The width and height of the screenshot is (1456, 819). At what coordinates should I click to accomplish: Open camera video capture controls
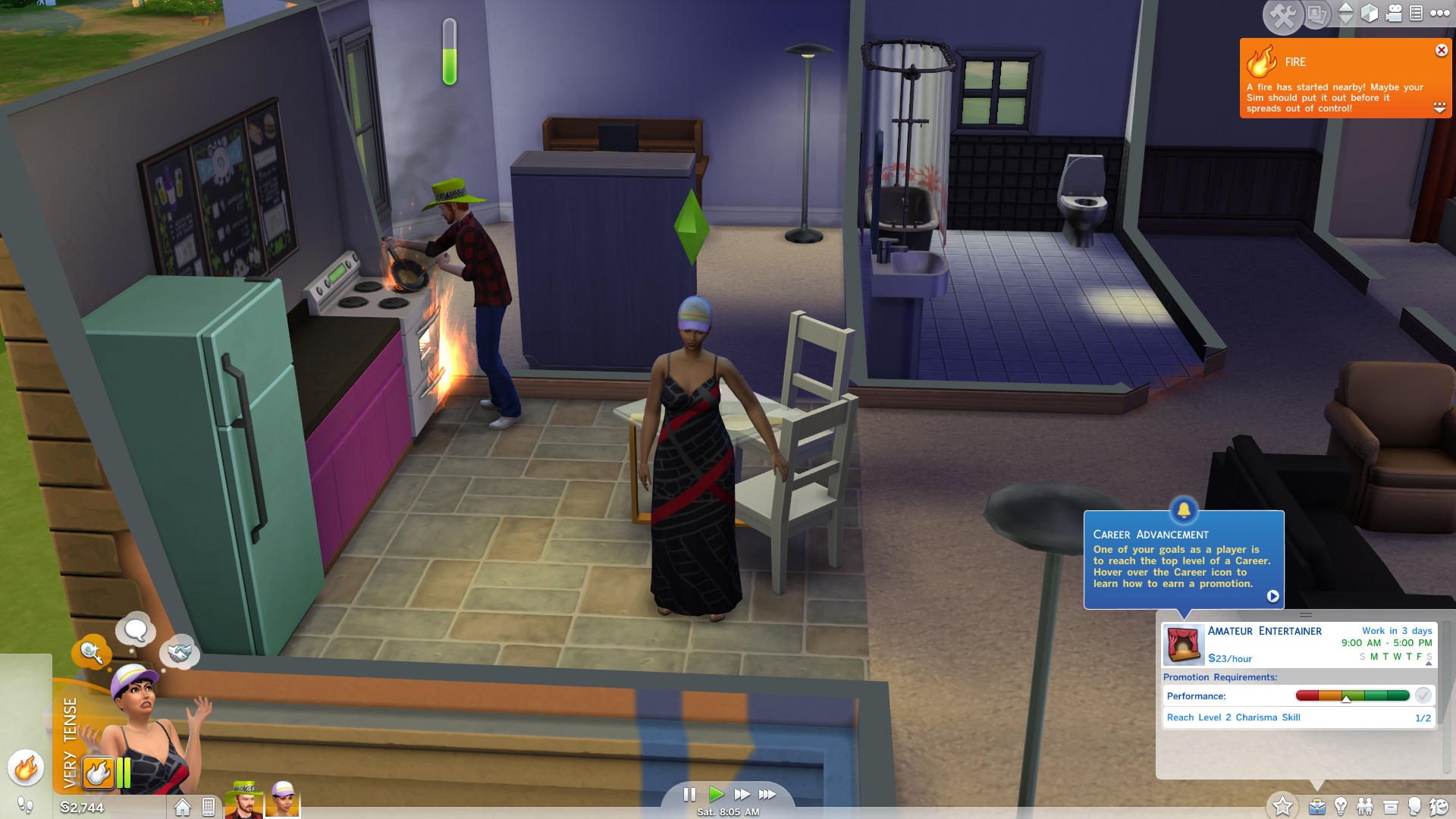pos(1394,14)
